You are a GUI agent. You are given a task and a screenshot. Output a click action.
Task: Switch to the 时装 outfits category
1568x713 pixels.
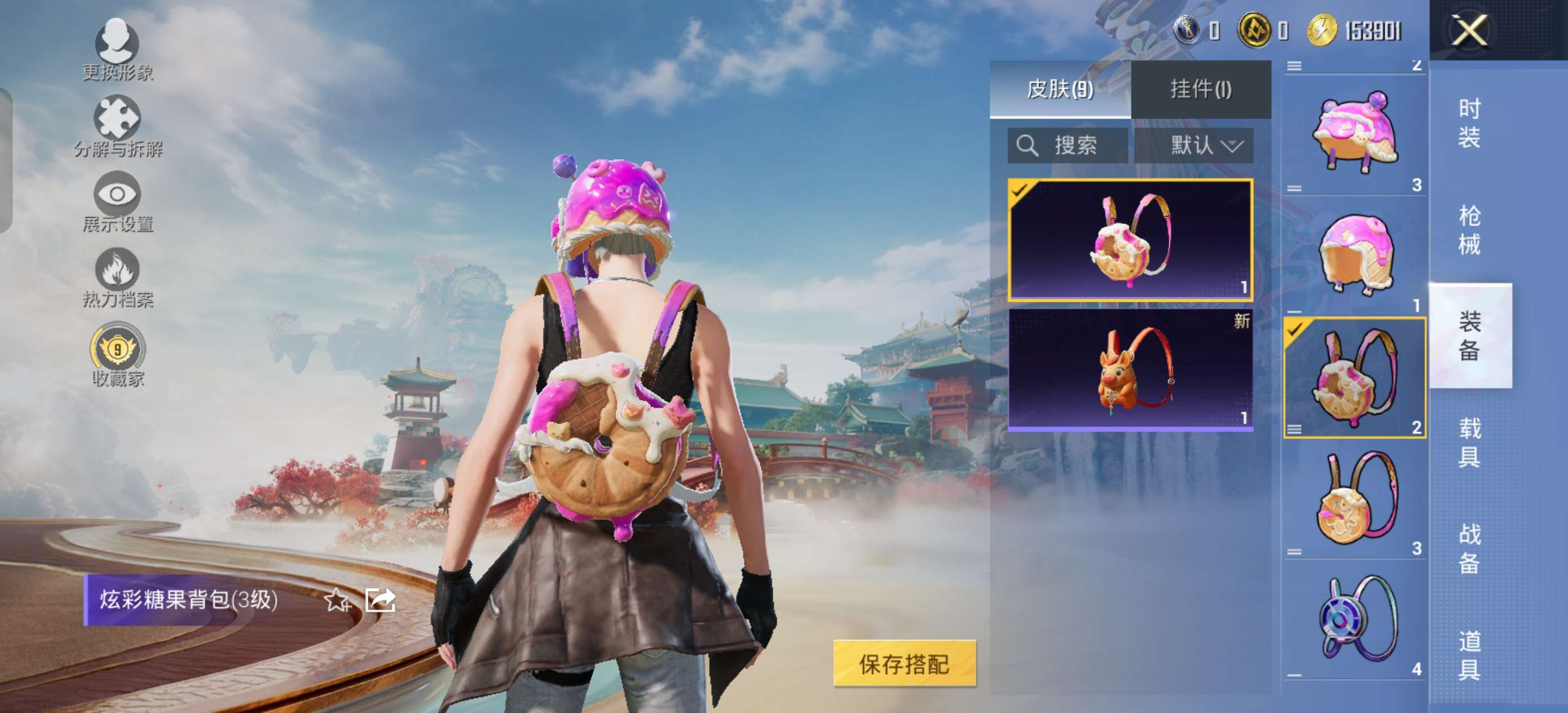click(1469, 123)
